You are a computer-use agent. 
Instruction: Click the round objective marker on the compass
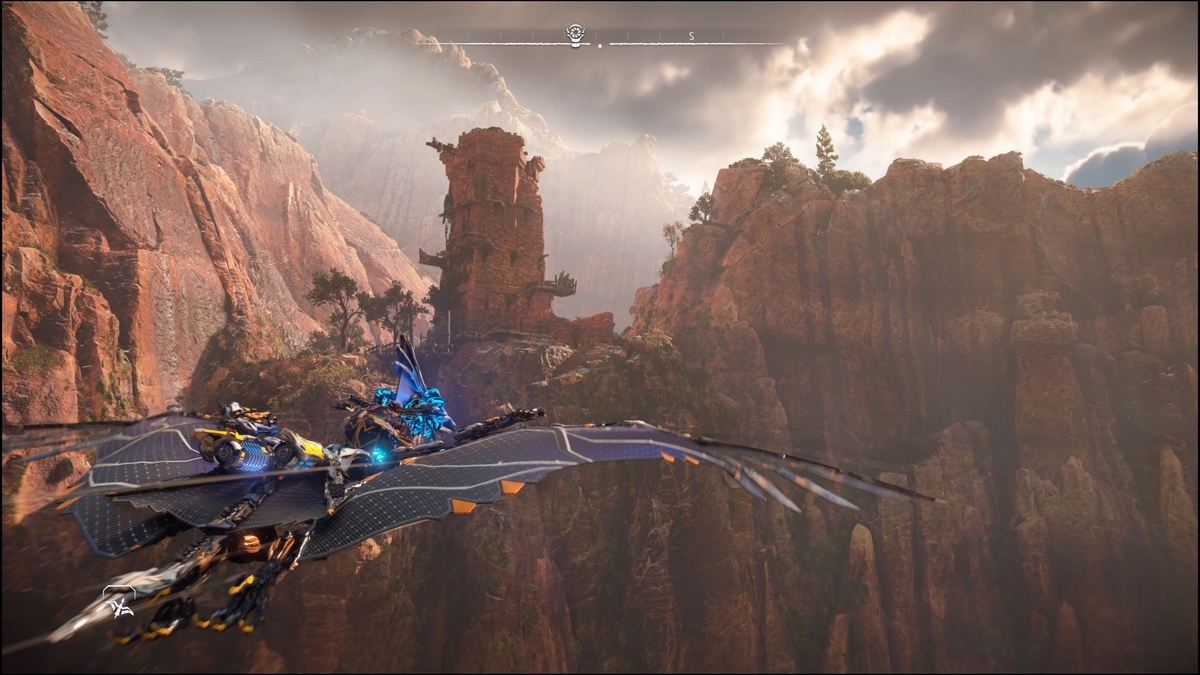(x=575, y=33)
